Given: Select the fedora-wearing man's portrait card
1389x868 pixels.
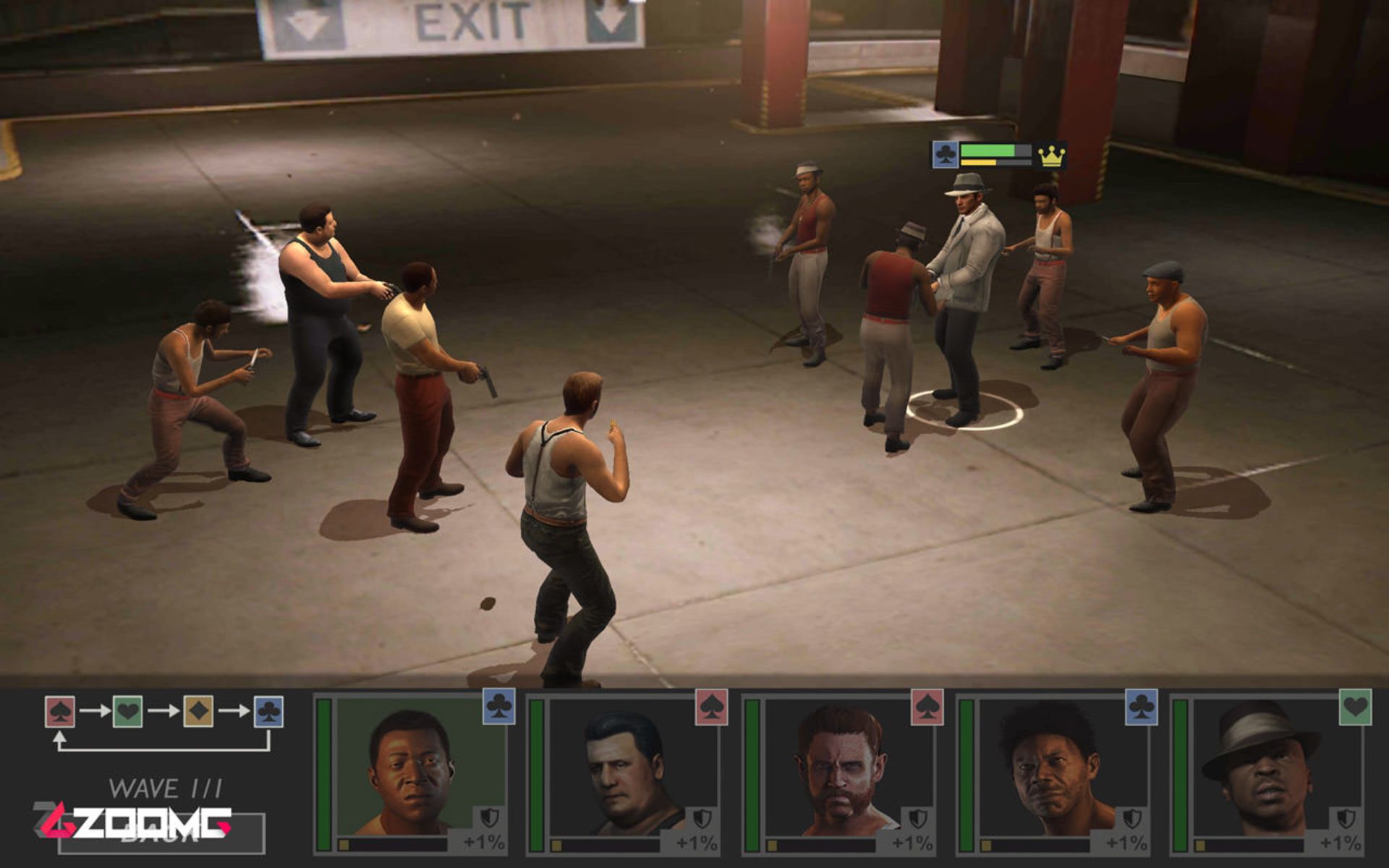Looking at the screenshot, I should click(x=1269, y=771).
